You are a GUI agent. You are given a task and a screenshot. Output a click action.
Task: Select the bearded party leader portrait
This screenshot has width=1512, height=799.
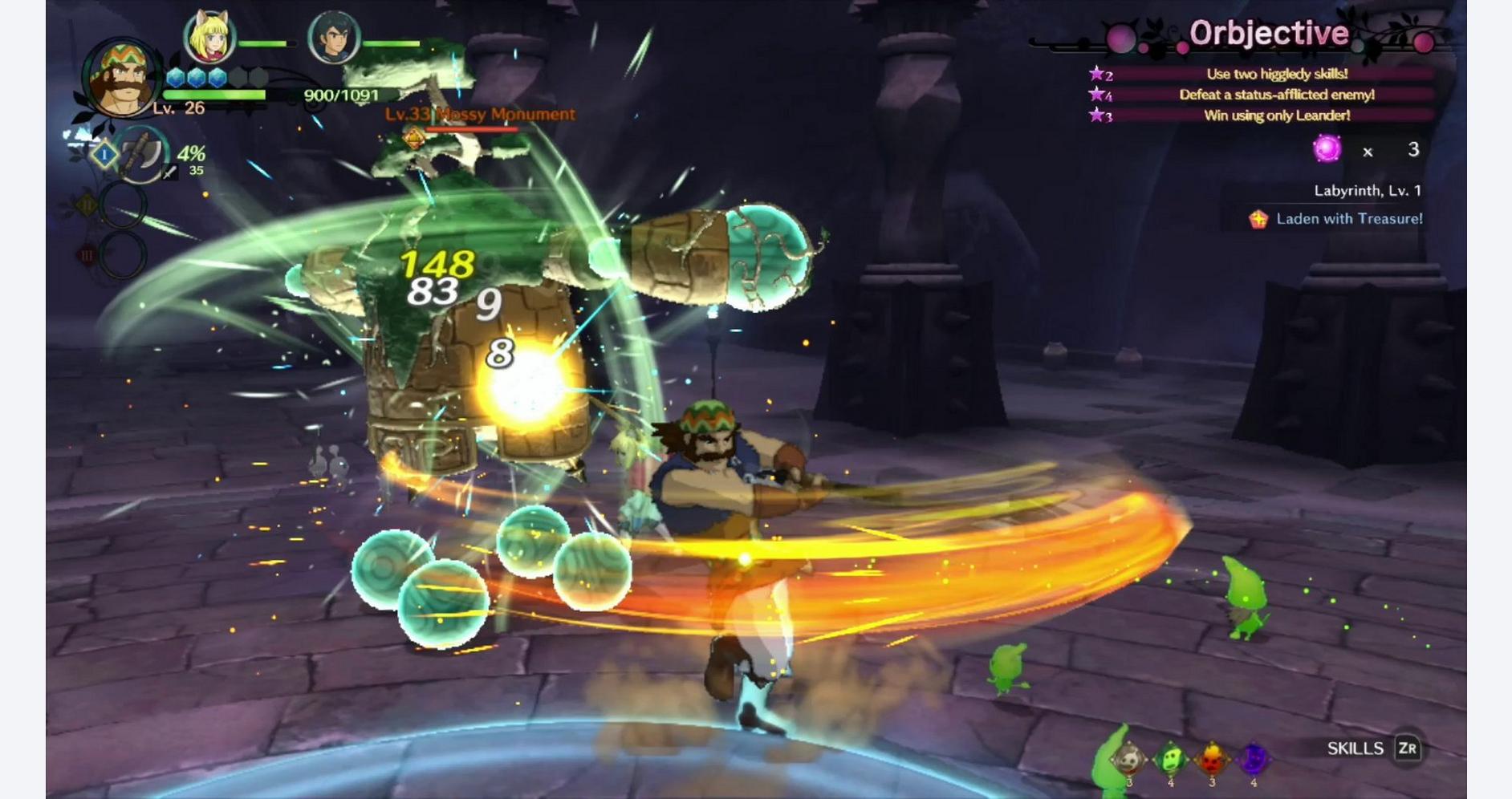120,79
